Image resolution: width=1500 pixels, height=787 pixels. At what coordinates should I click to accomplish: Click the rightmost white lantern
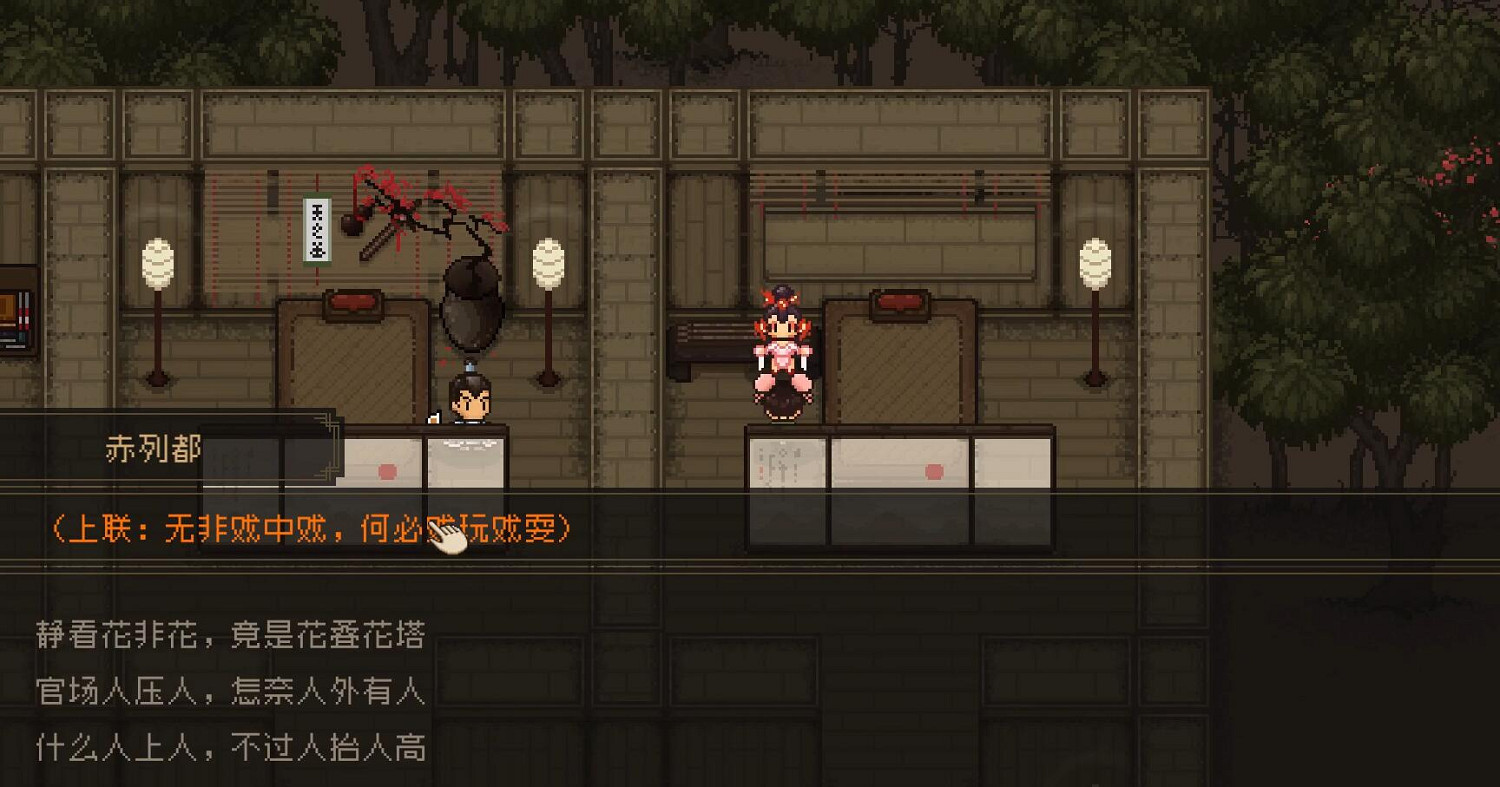(x=1096, y=260)
